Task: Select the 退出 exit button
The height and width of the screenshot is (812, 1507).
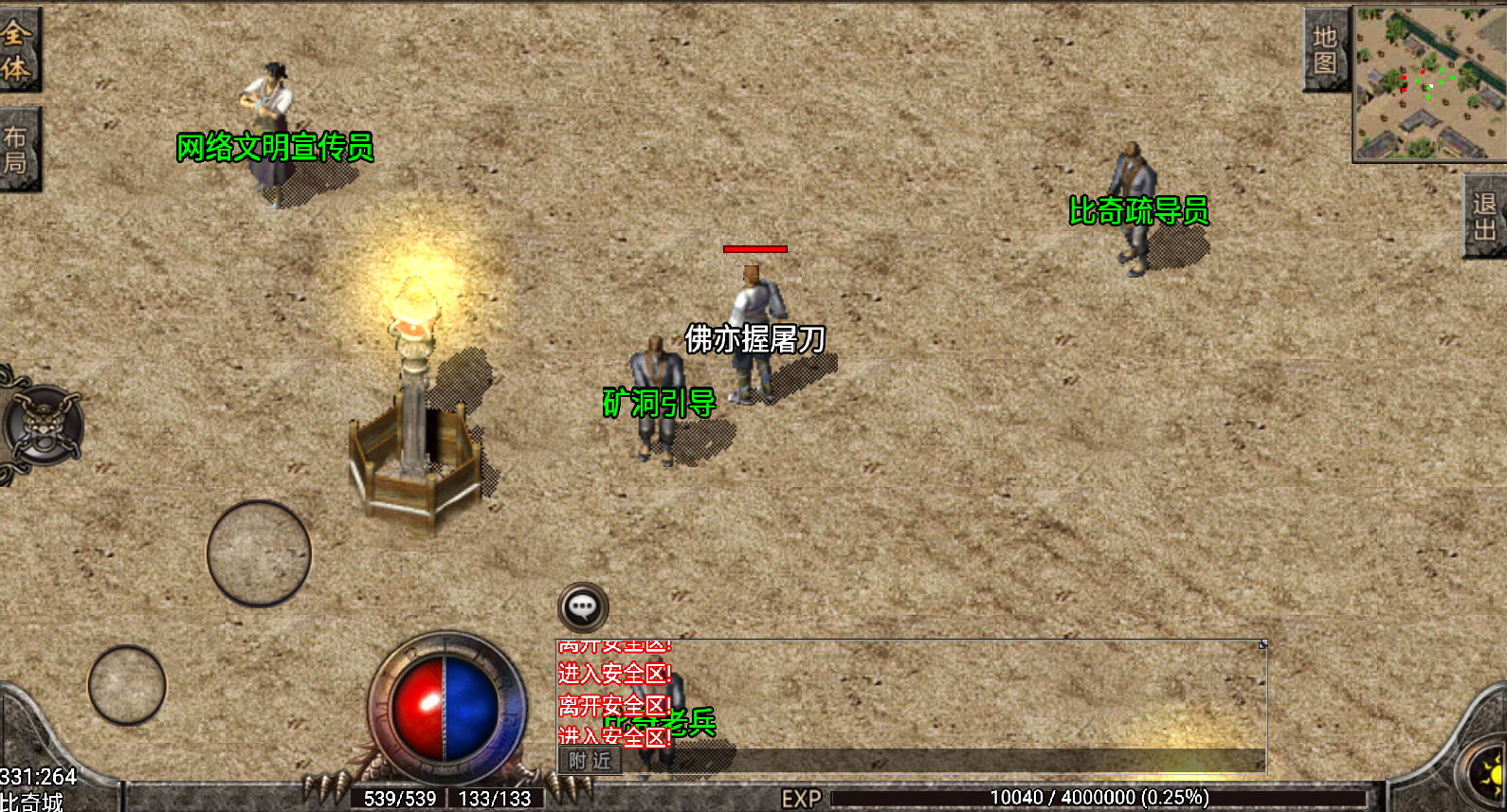Action: coord(1484,216)
